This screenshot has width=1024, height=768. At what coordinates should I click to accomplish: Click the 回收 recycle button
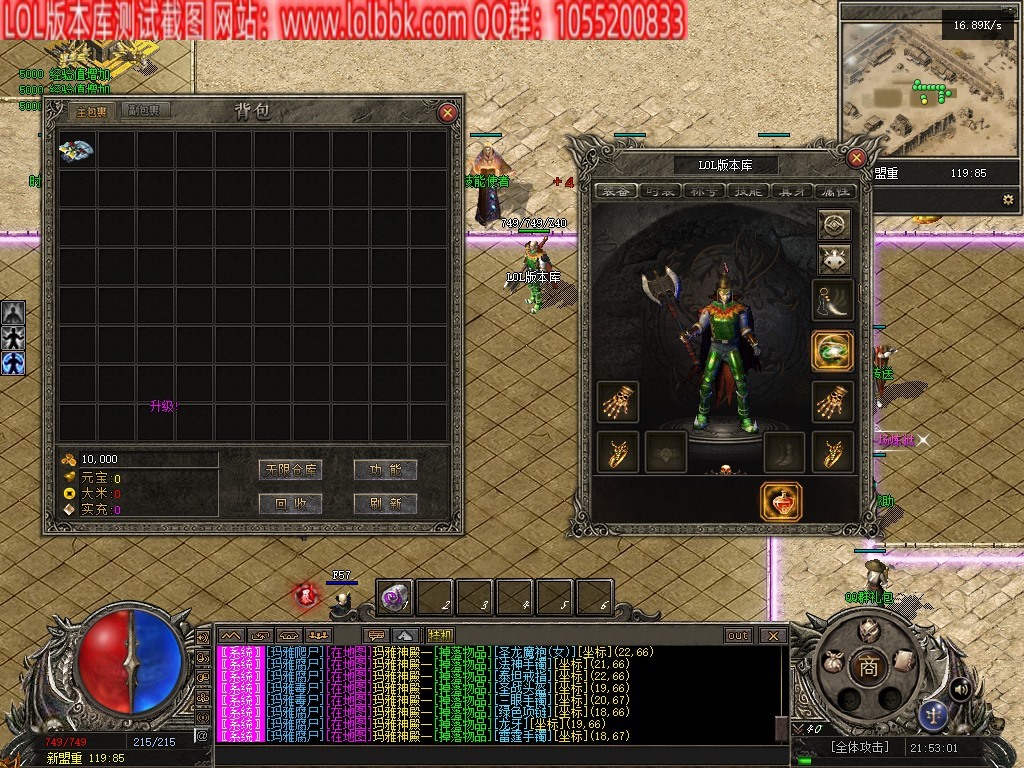click(289, 503)
